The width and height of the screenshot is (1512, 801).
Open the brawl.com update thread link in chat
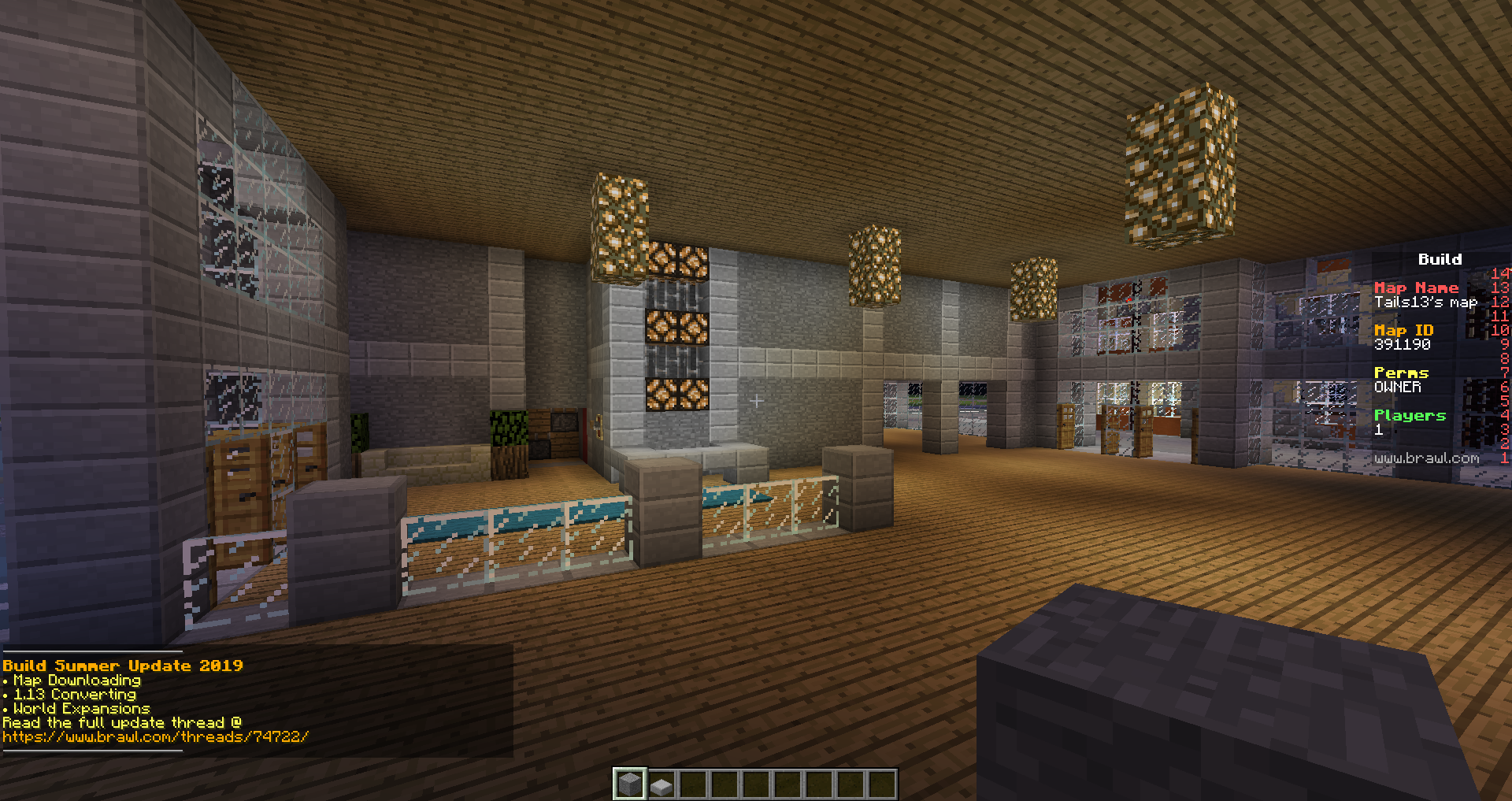[x=156, y=737]
